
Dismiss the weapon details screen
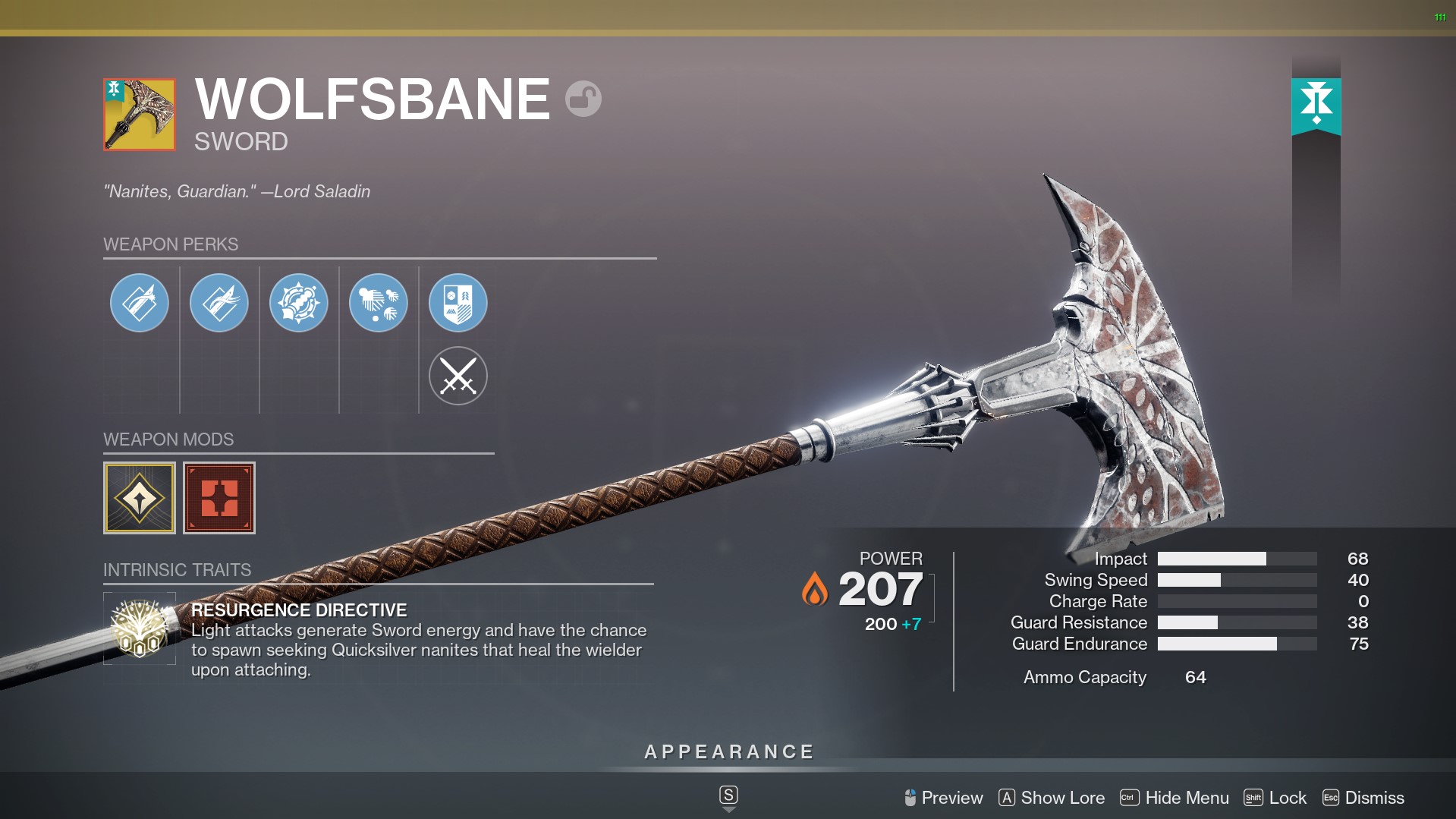click(x=1363, y=798)
